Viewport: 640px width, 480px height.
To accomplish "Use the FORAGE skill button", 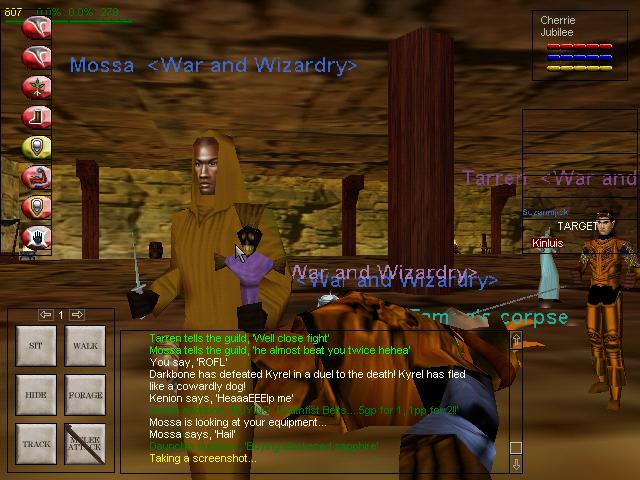I will [83, 395].
